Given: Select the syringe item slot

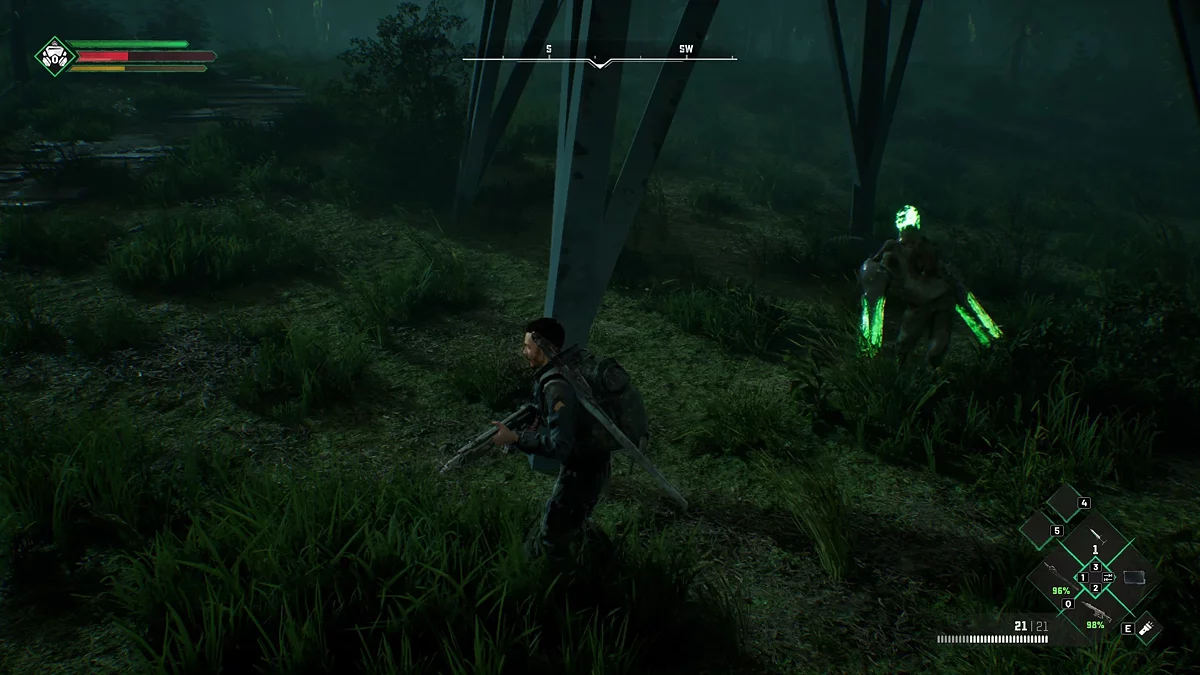Looking at the screenshot, I should 1096,537.
